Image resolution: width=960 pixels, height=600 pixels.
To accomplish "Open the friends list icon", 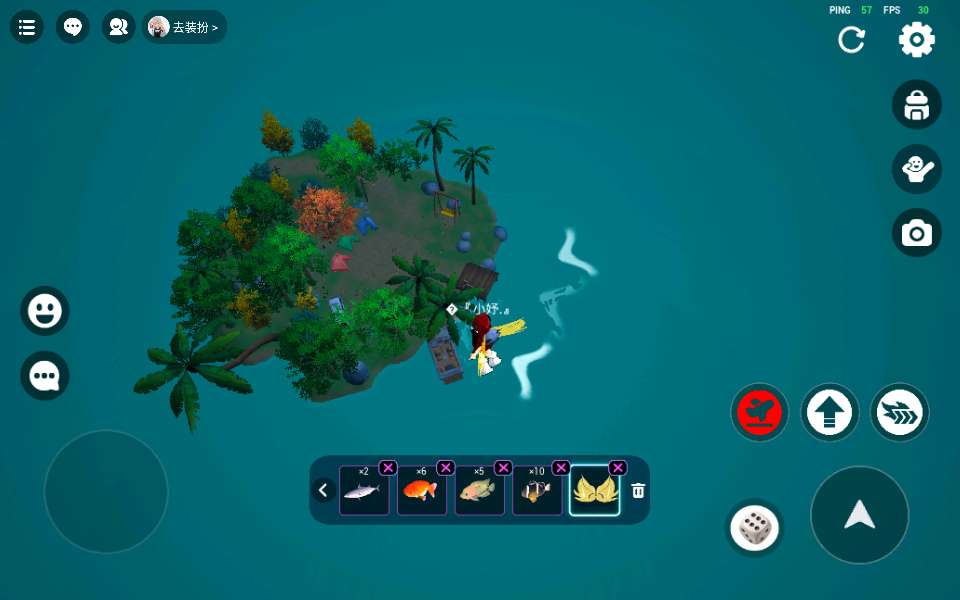I will pyautogui.click(x=118, y=27).
